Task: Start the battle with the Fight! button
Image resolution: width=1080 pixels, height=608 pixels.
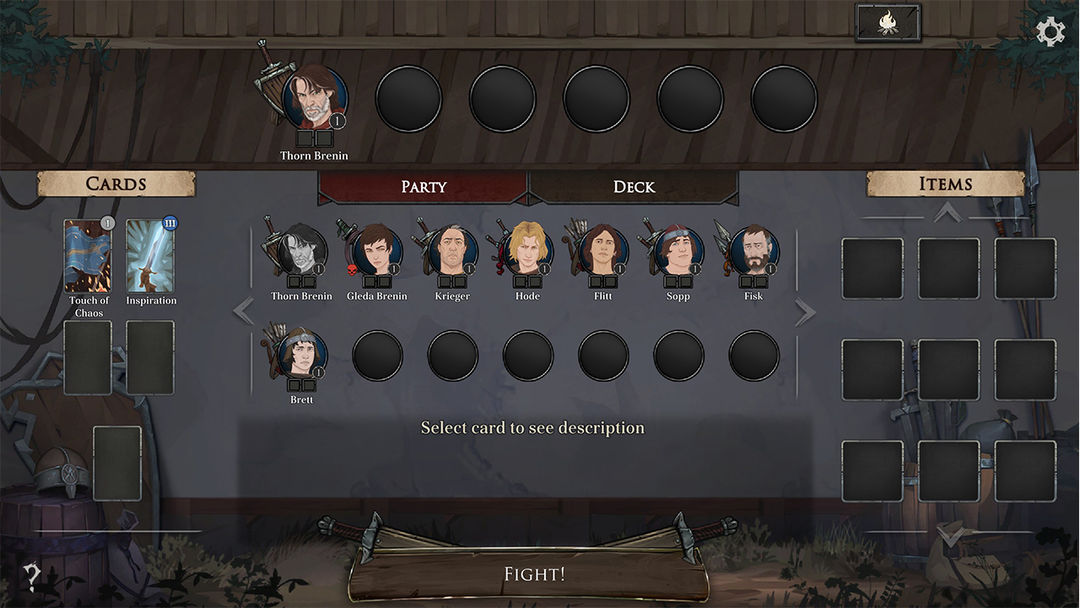Action: click(533, 574)
